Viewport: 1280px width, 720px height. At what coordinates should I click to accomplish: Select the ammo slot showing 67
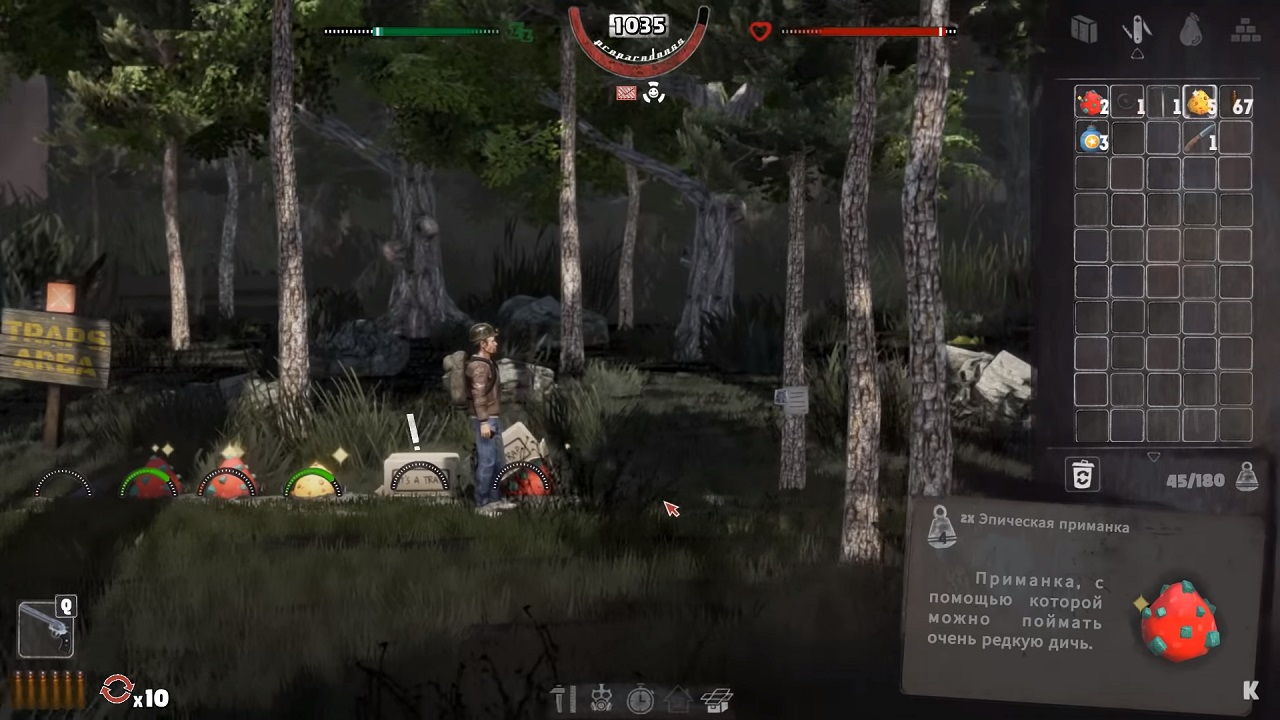[1236, 102]
